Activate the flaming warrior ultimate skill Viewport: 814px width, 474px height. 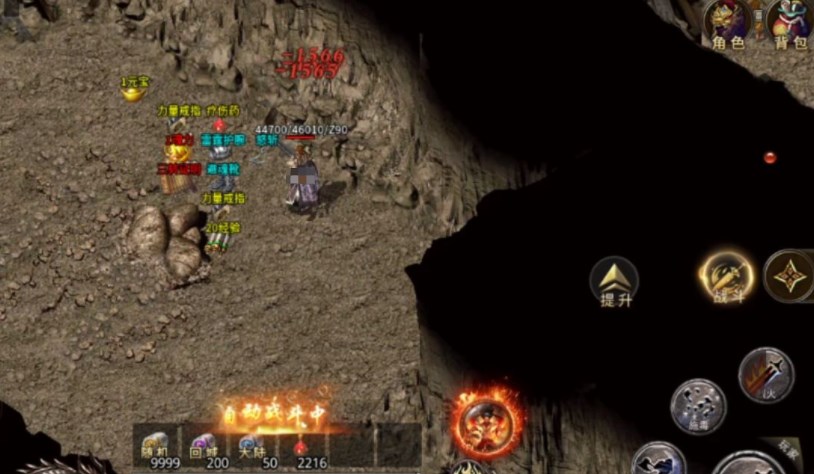coord(487,421)
